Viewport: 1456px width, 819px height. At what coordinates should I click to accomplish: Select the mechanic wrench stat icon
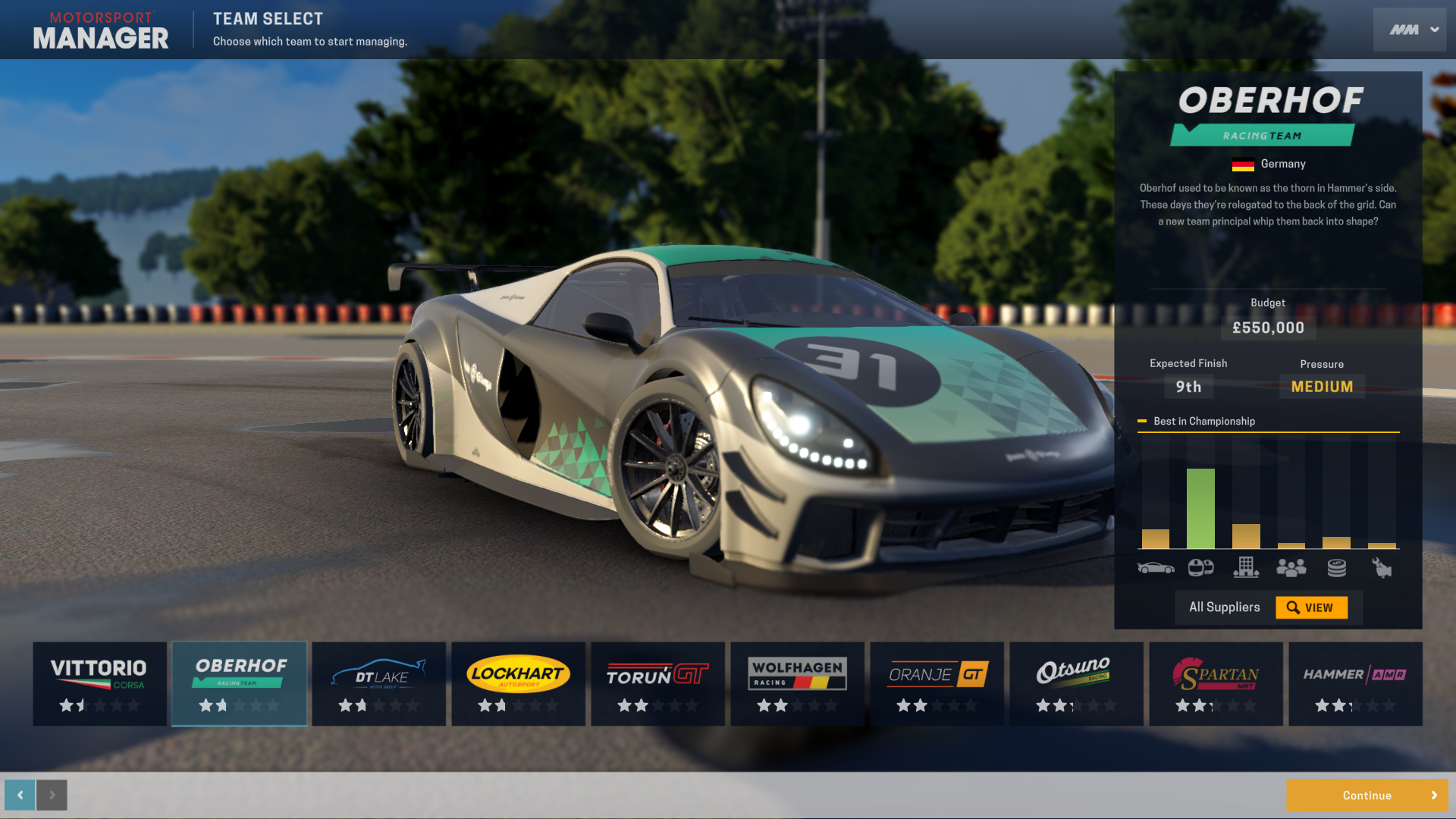1382,567
